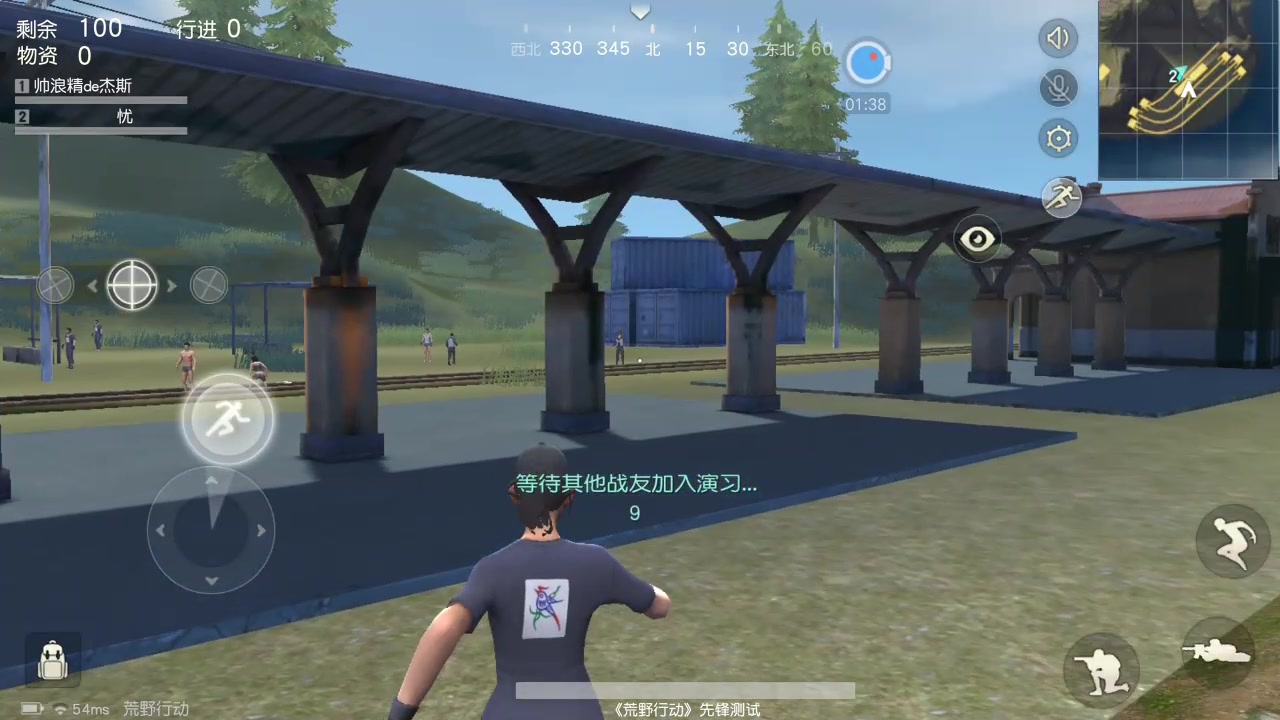This screenshot has height=720, width=1280.
Task: Open the game settings gear
Action: (1058, 138)
